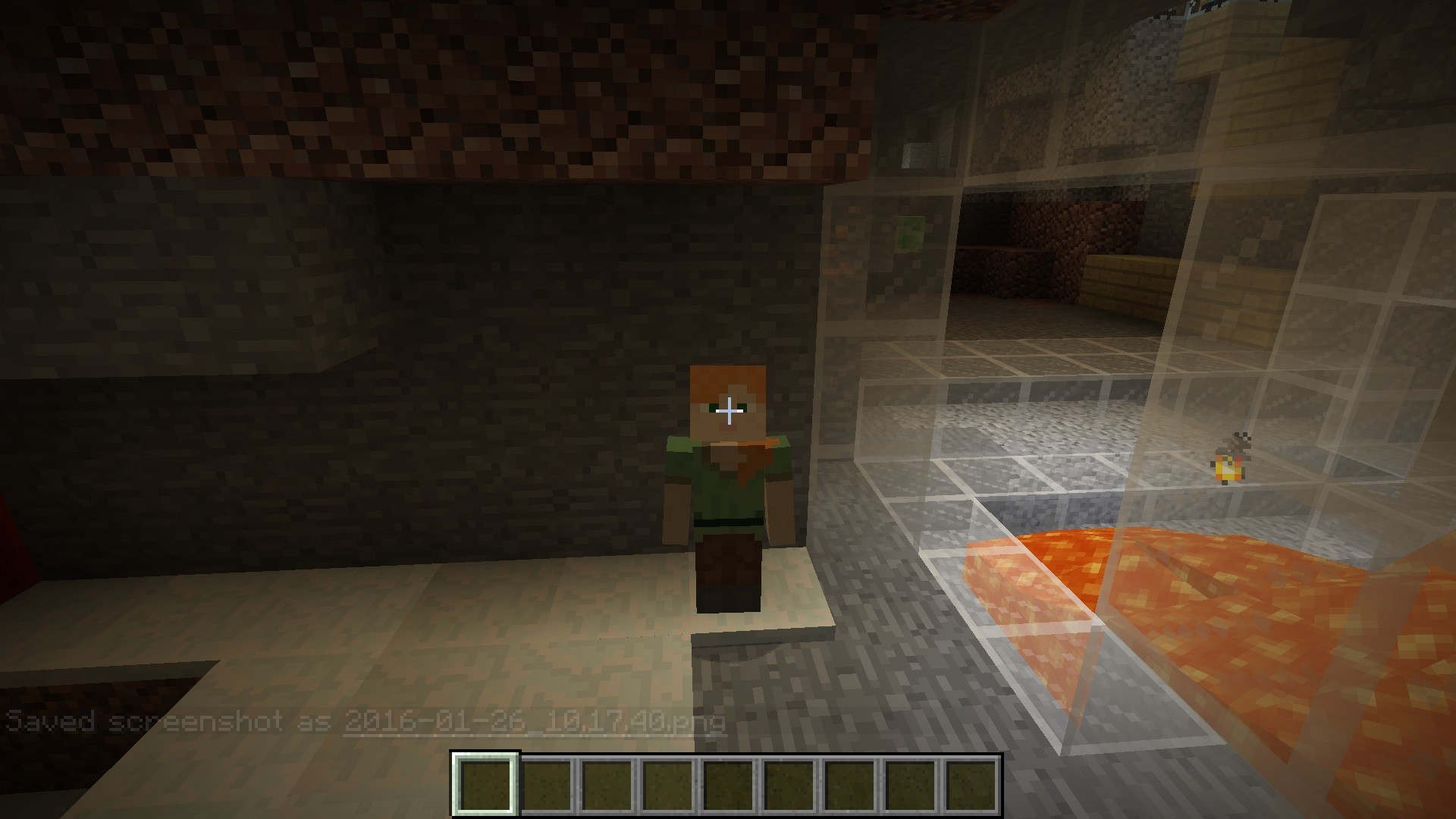Select the eighth hotbar slot
This screenshot has width=1456, height=819.
917,789
